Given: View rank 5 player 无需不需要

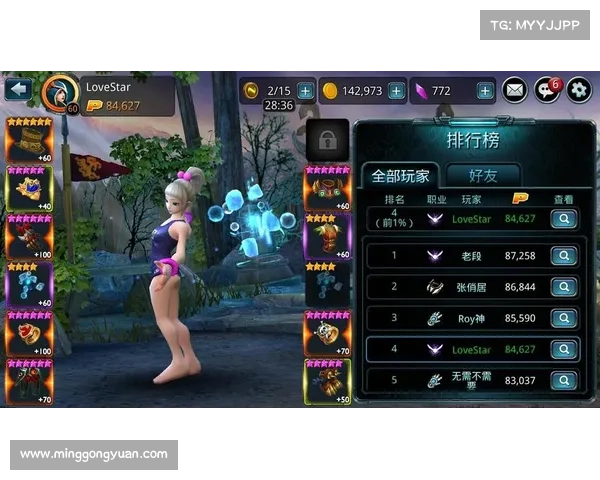Looking at the screenshot, I should tap(564, 380).
